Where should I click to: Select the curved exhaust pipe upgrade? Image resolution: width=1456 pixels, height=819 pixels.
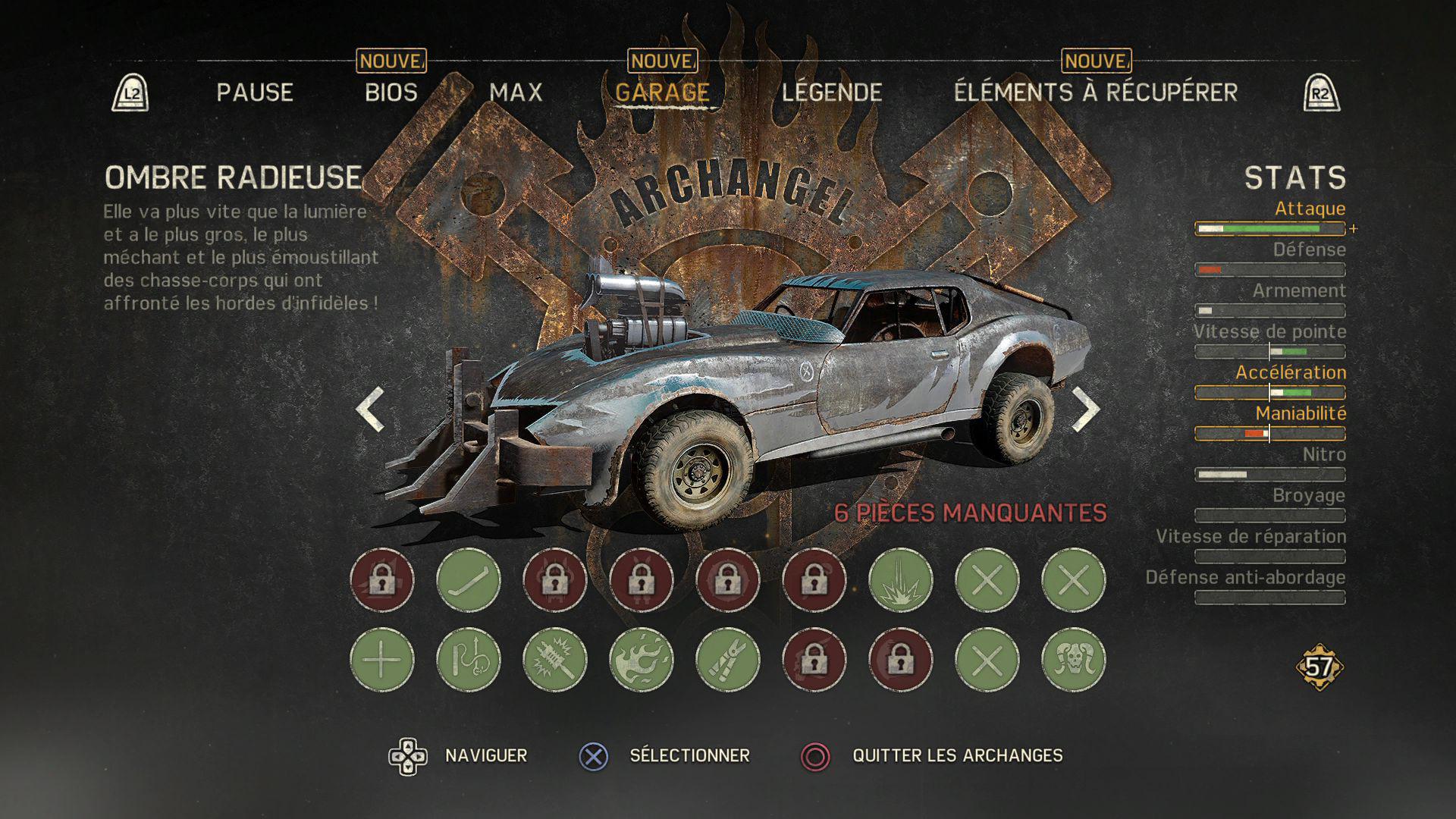coord(469,580)
